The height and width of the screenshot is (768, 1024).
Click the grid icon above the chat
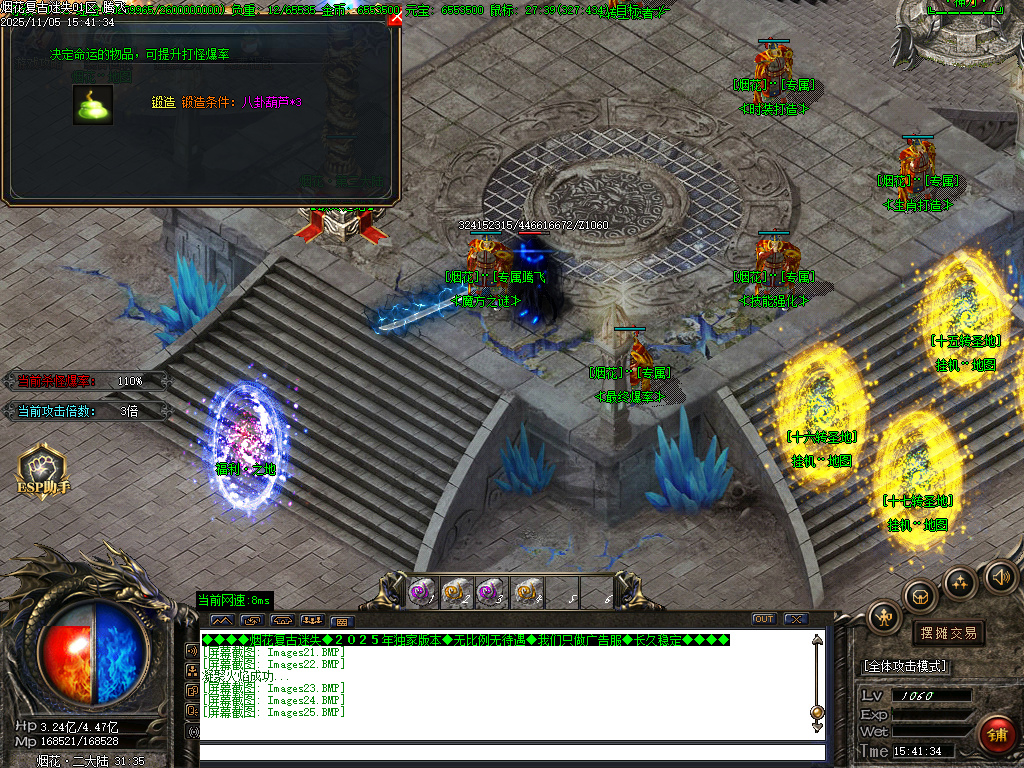pos(342,620)
